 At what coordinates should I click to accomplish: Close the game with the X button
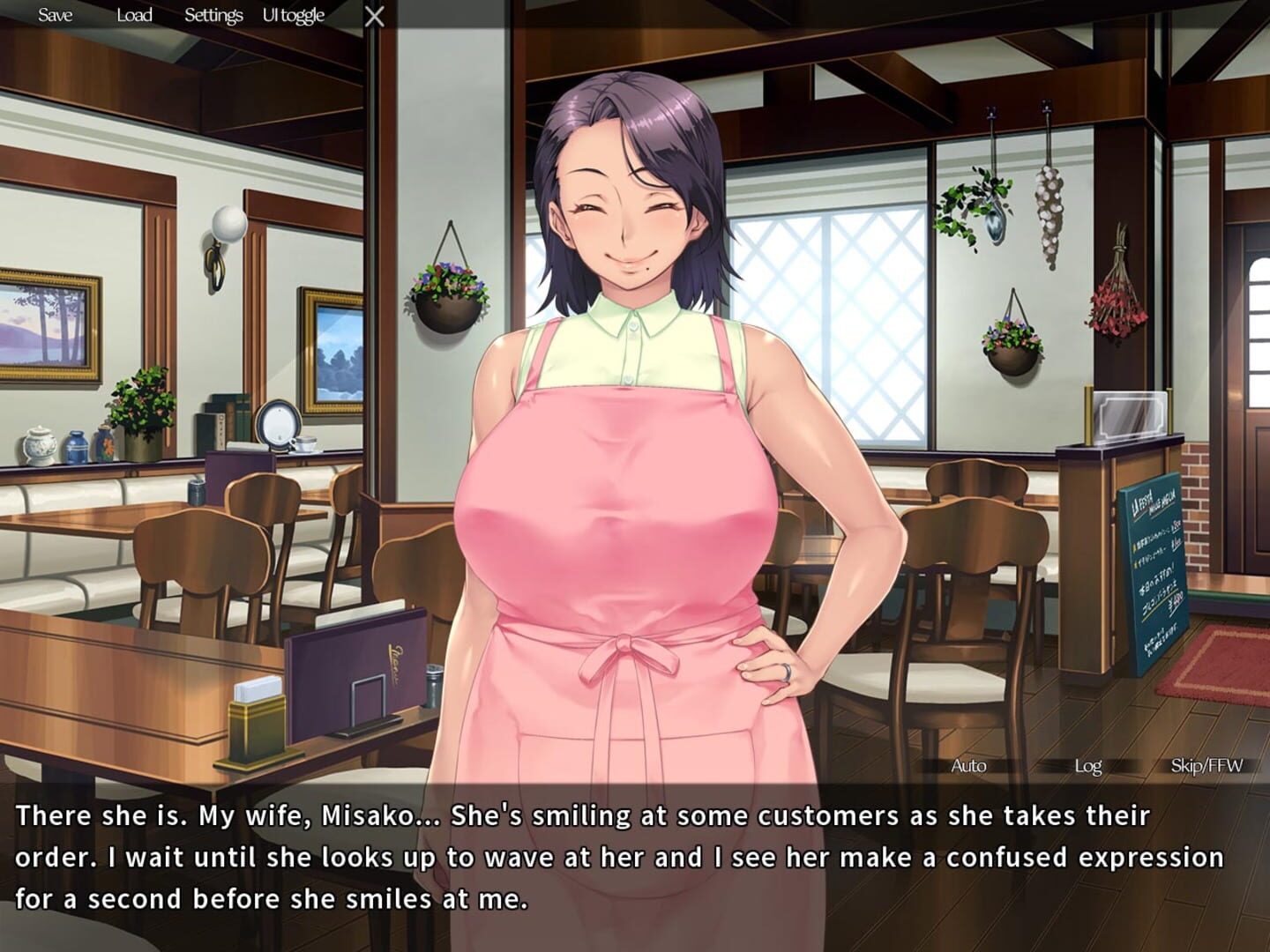(374, 15)
